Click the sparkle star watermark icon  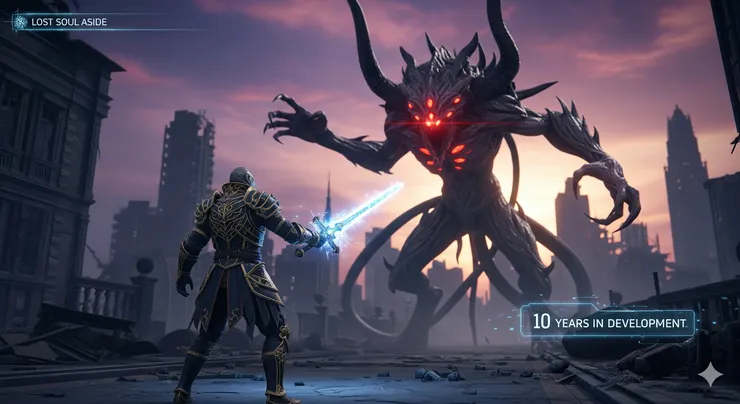click(710, 375)
